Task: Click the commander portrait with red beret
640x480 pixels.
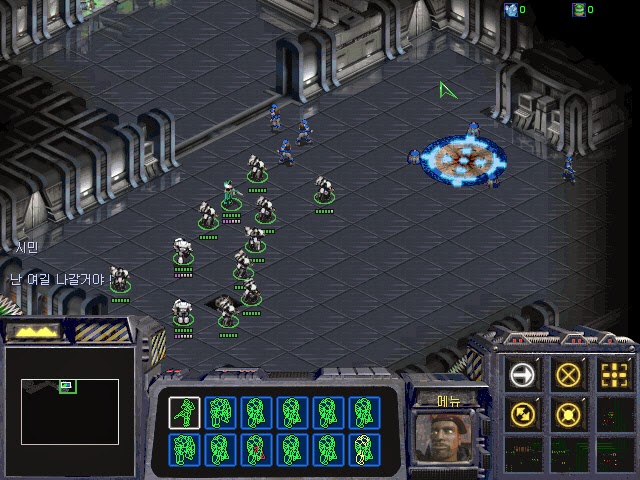Action: 448,436
